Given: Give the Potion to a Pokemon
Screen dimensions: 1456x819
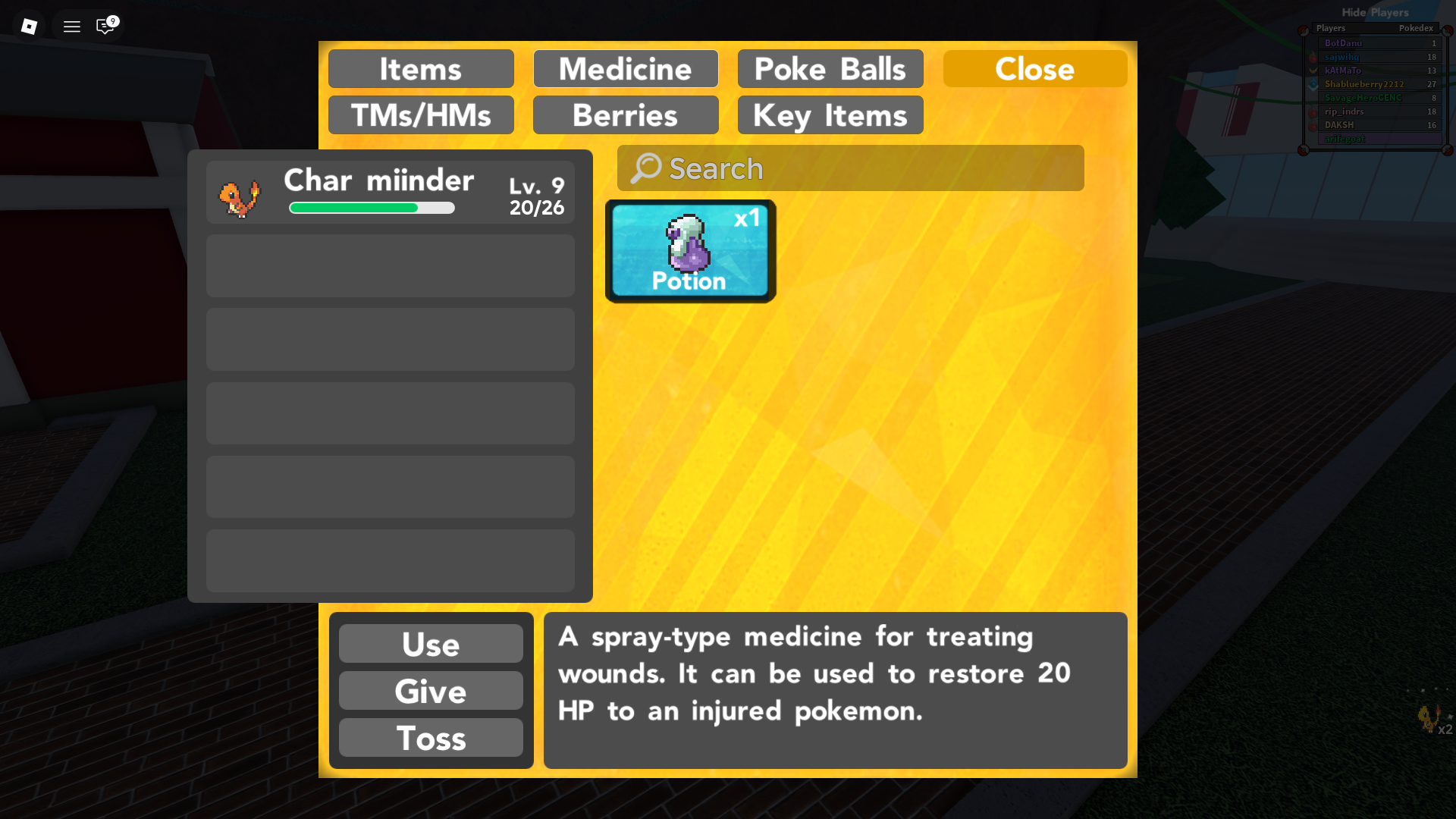Looking at the screenshot, I should pyautogui.click(x=430, y=691).
